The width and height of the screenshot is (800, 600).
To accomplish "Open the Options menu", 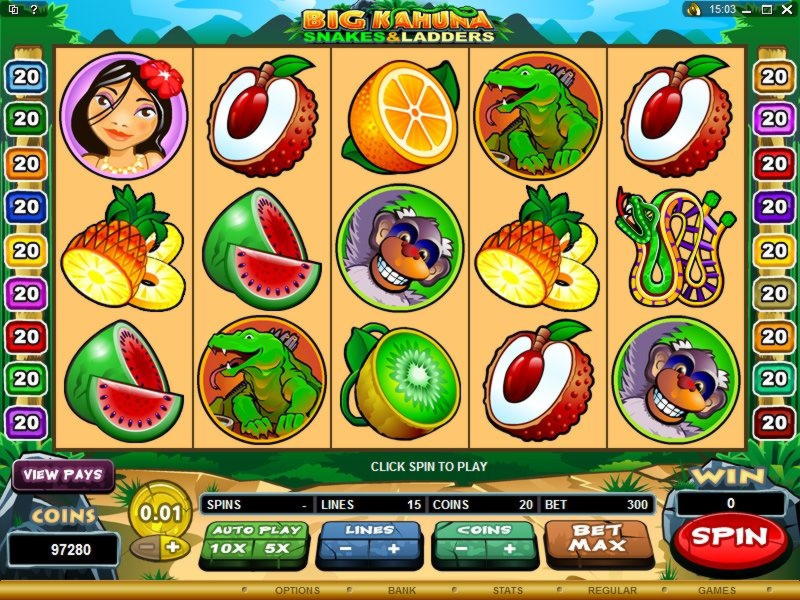I will [x=297, y=591].
